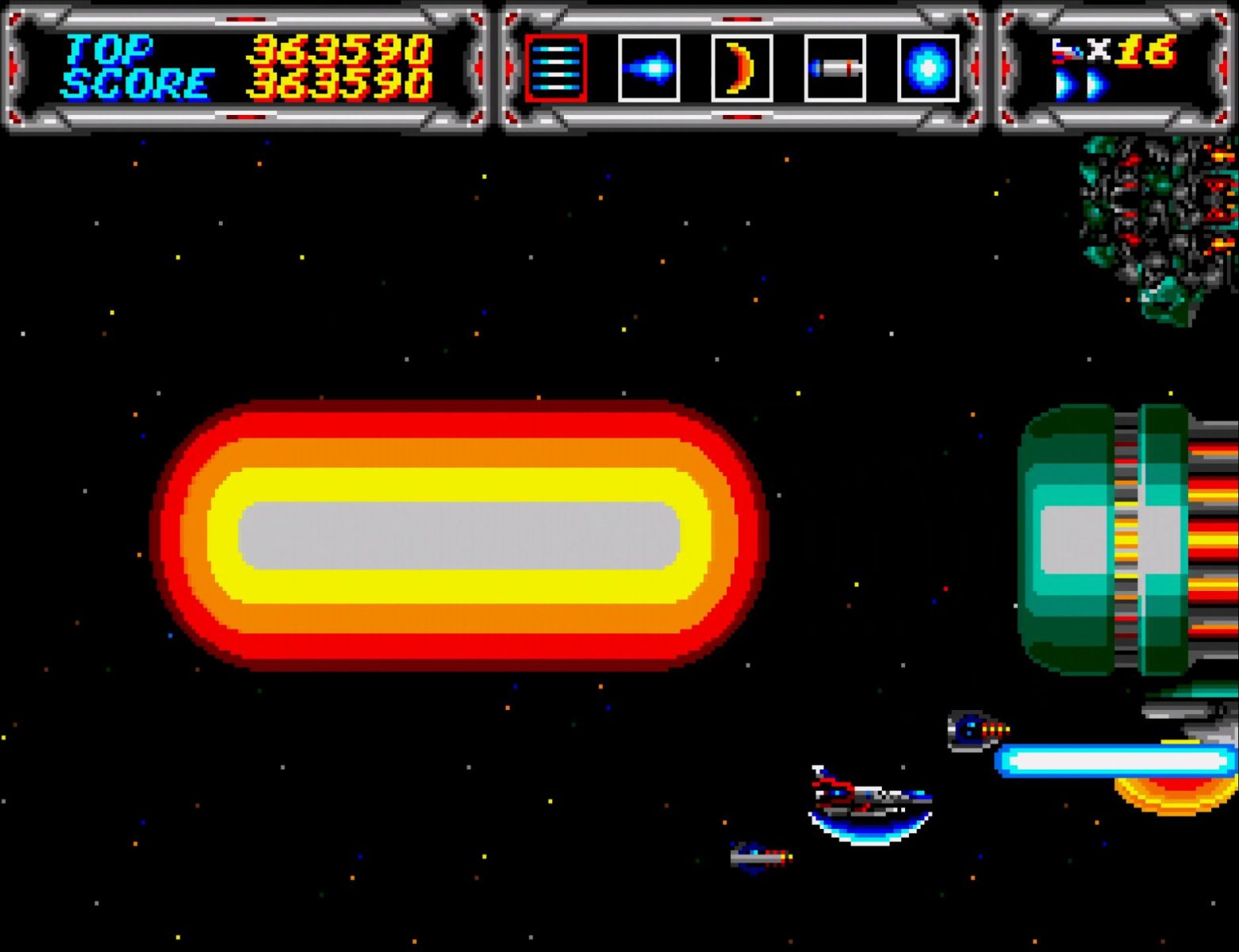
Task: Select the twin laser lines weapon slot
Action: click(555, 68)
